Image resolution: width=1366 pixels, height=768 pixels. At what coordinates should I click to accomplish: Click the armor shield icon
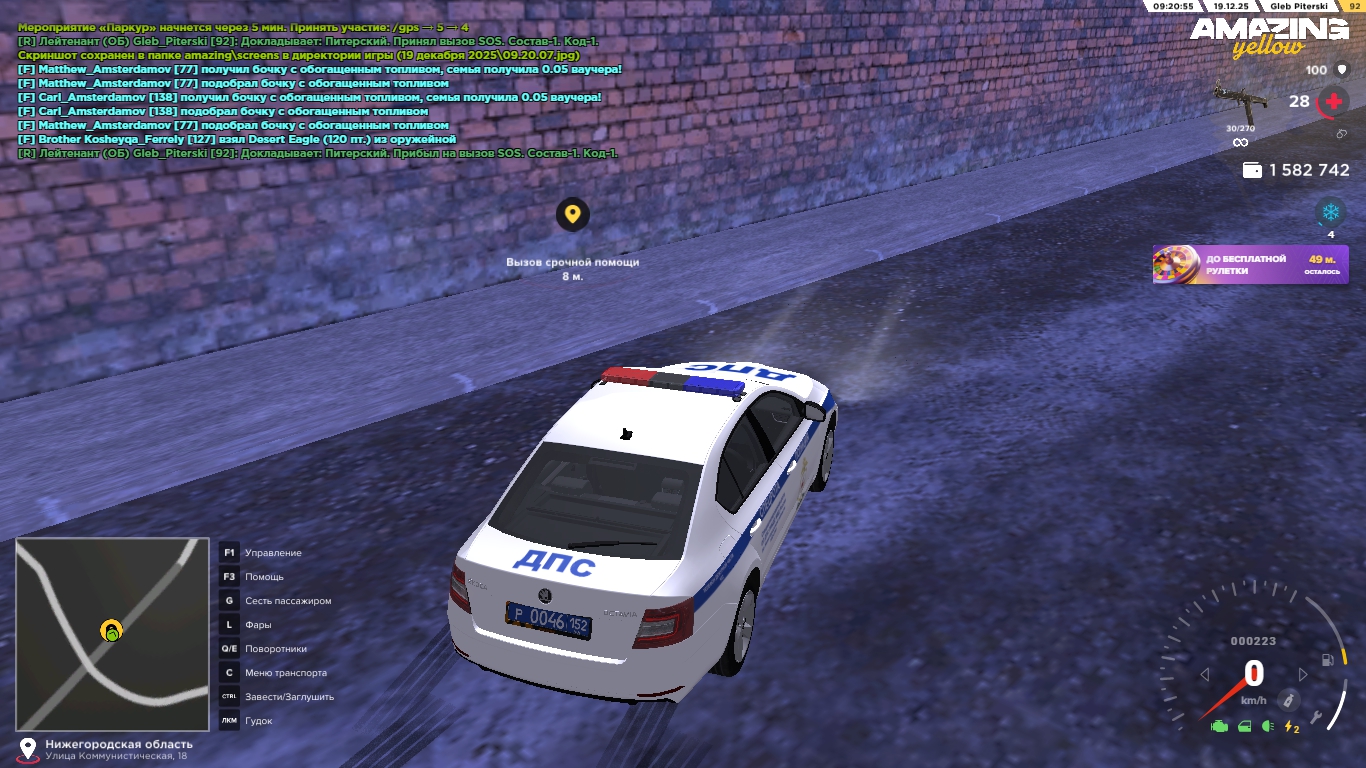pos(1342,70)
